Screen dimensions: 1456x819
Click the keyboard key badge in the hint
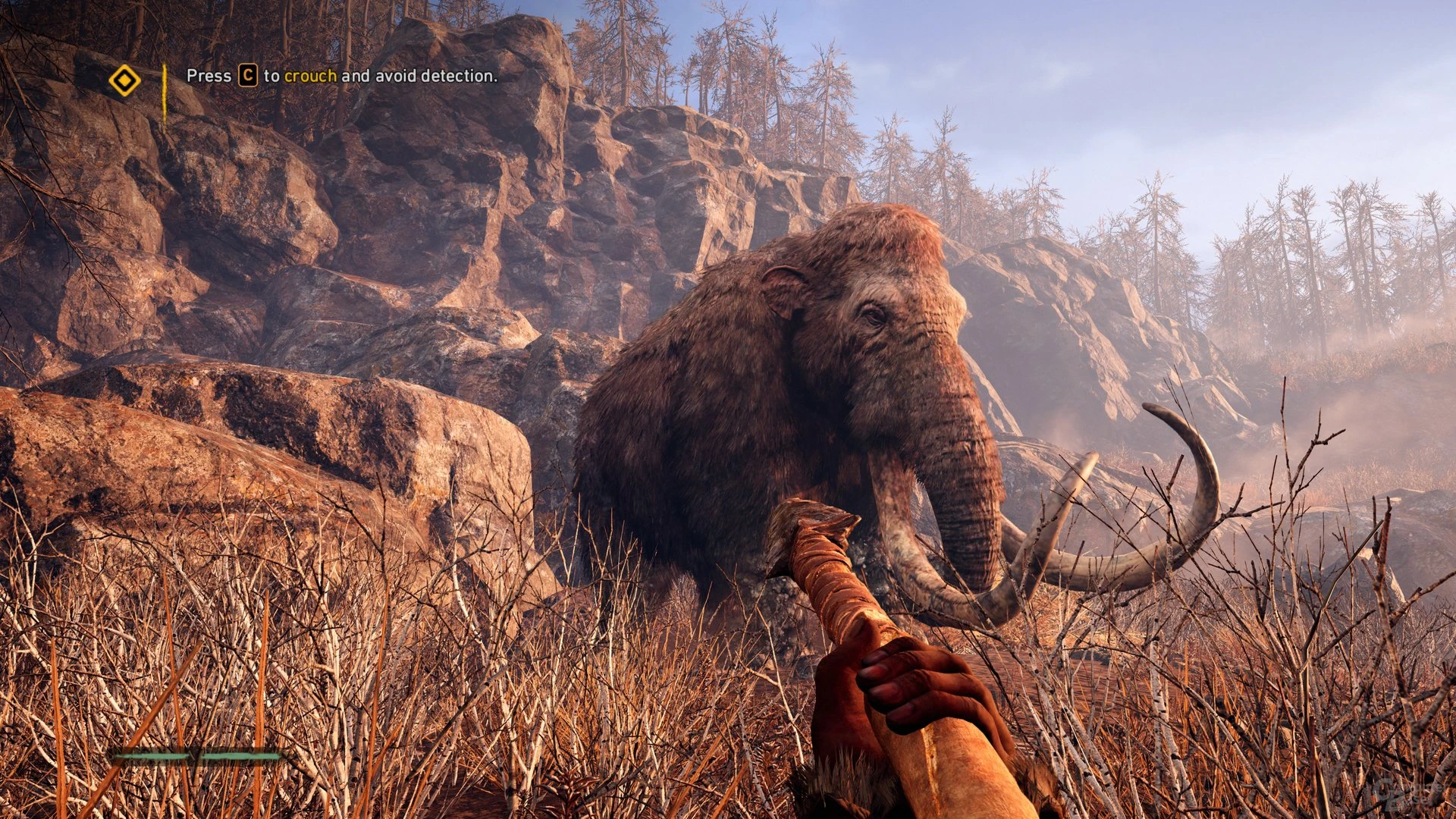tap(247, 76)
